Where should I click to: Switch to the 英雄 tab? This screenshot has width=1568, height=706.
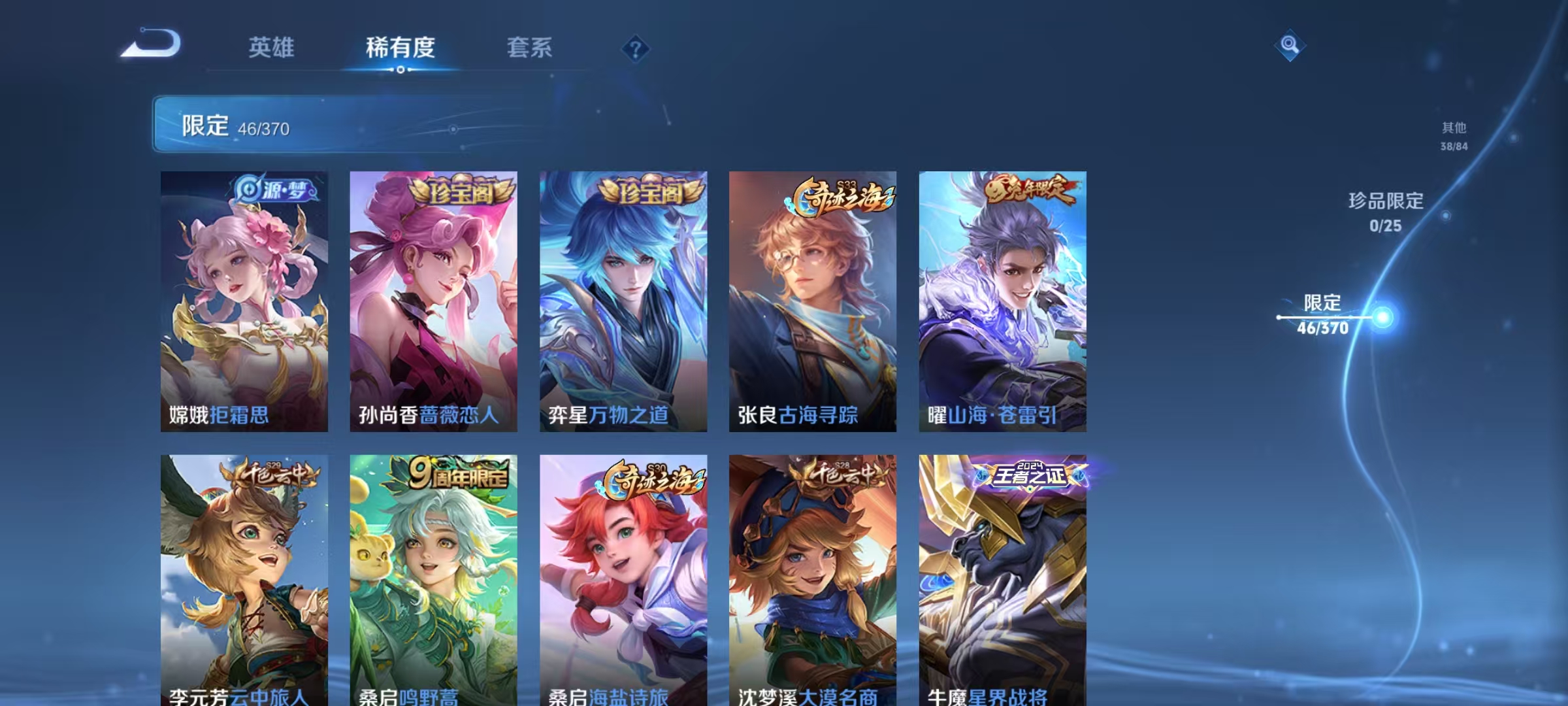tap(272, 48)
